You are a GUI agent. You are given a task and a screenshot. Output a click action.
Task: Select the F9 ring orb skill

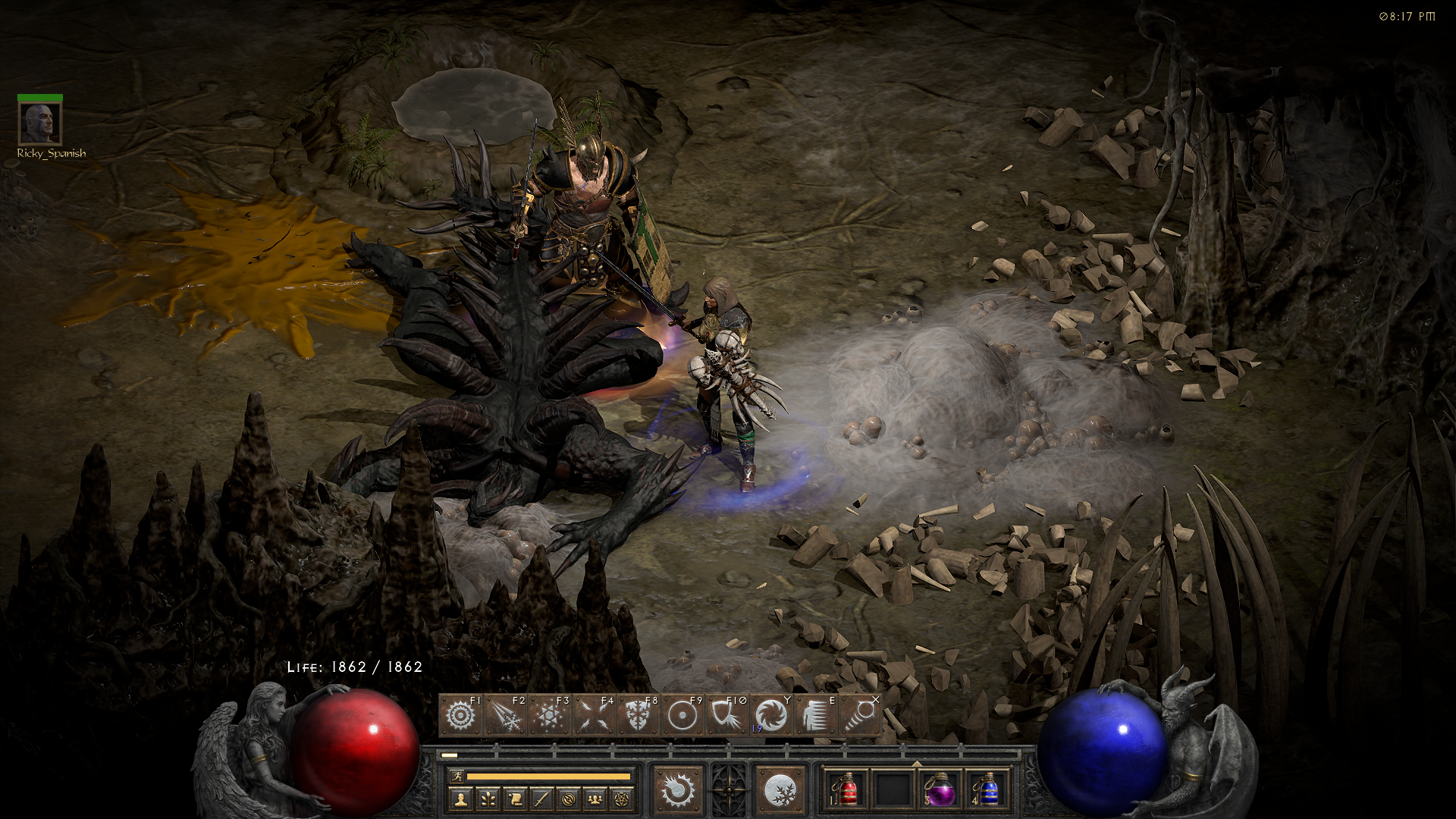tap(682, 716)
